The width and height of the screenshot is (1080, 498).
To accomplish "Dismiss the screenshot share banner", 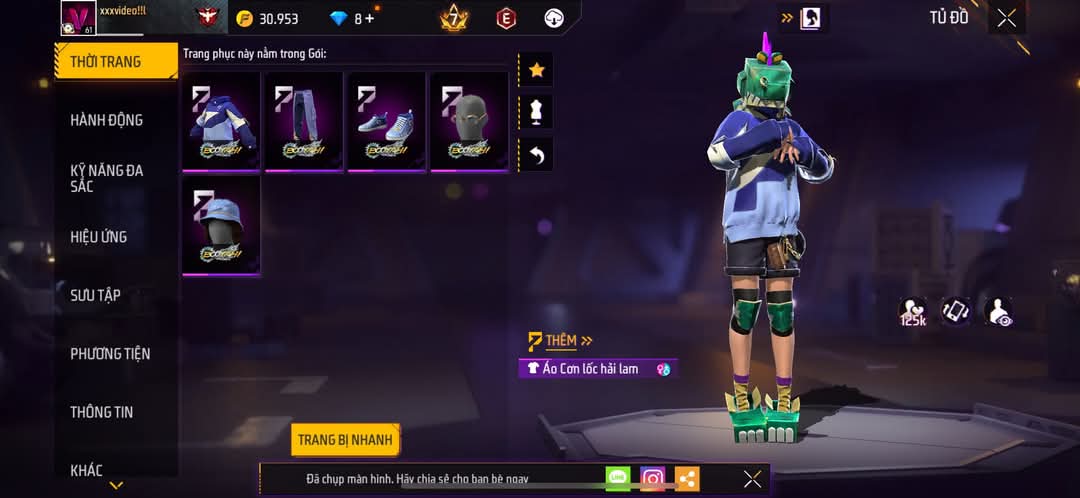I will pyautogui.click(x=752, y=479).
